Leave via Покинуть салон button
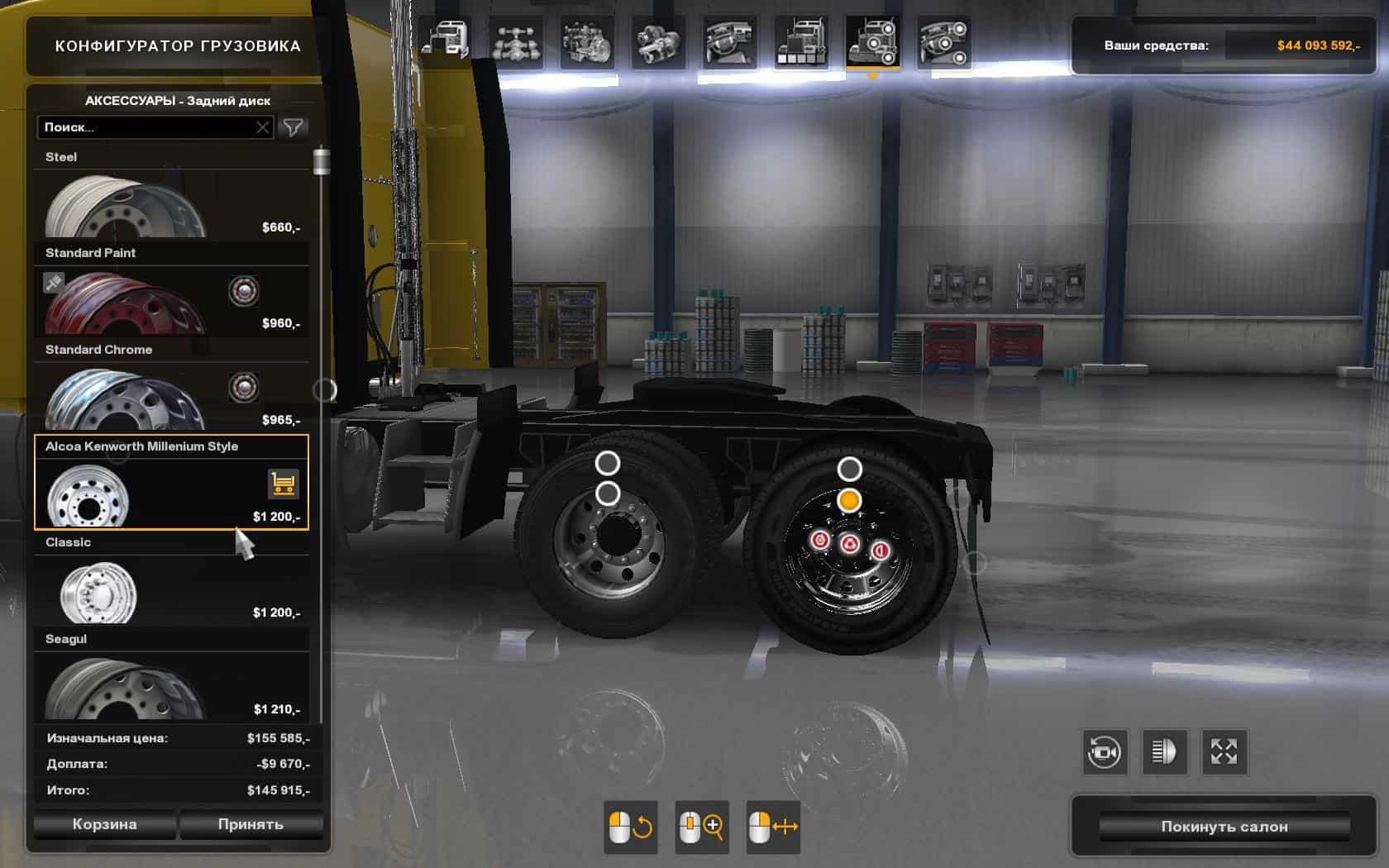Viewport: 1389px width, 868px height. [x=1224, y=827]
